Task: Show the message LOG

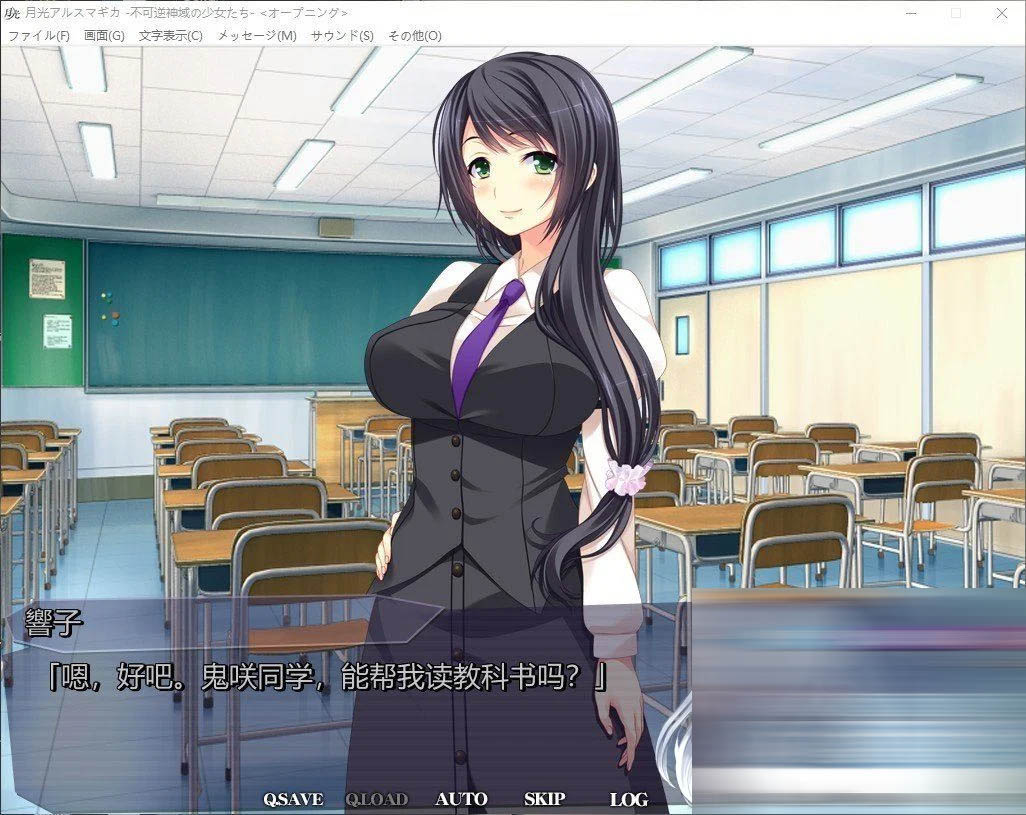Action: (628, 799)
